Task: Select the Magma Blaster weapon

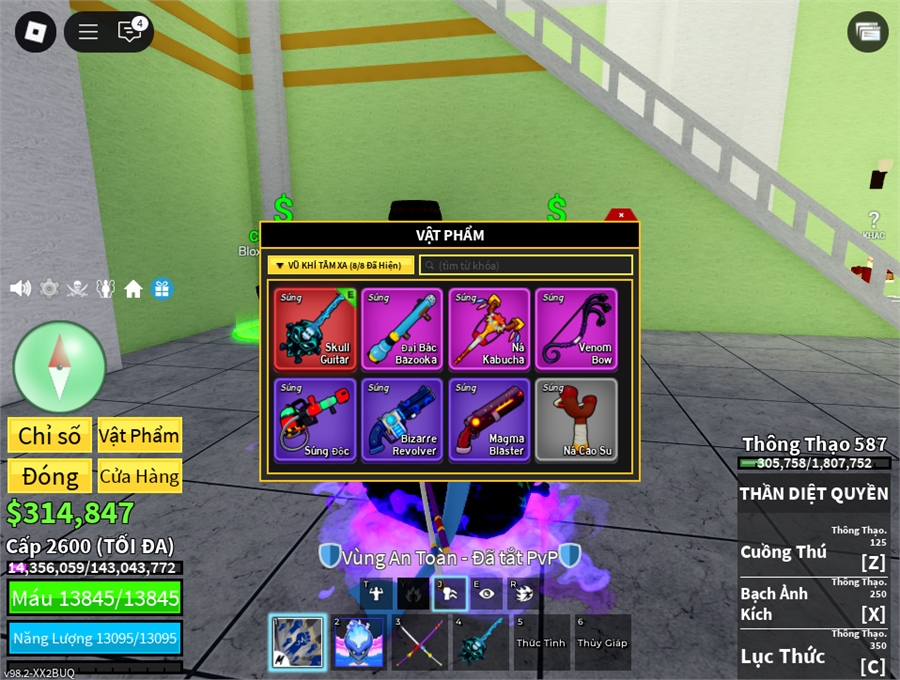Action: [488, 419]
